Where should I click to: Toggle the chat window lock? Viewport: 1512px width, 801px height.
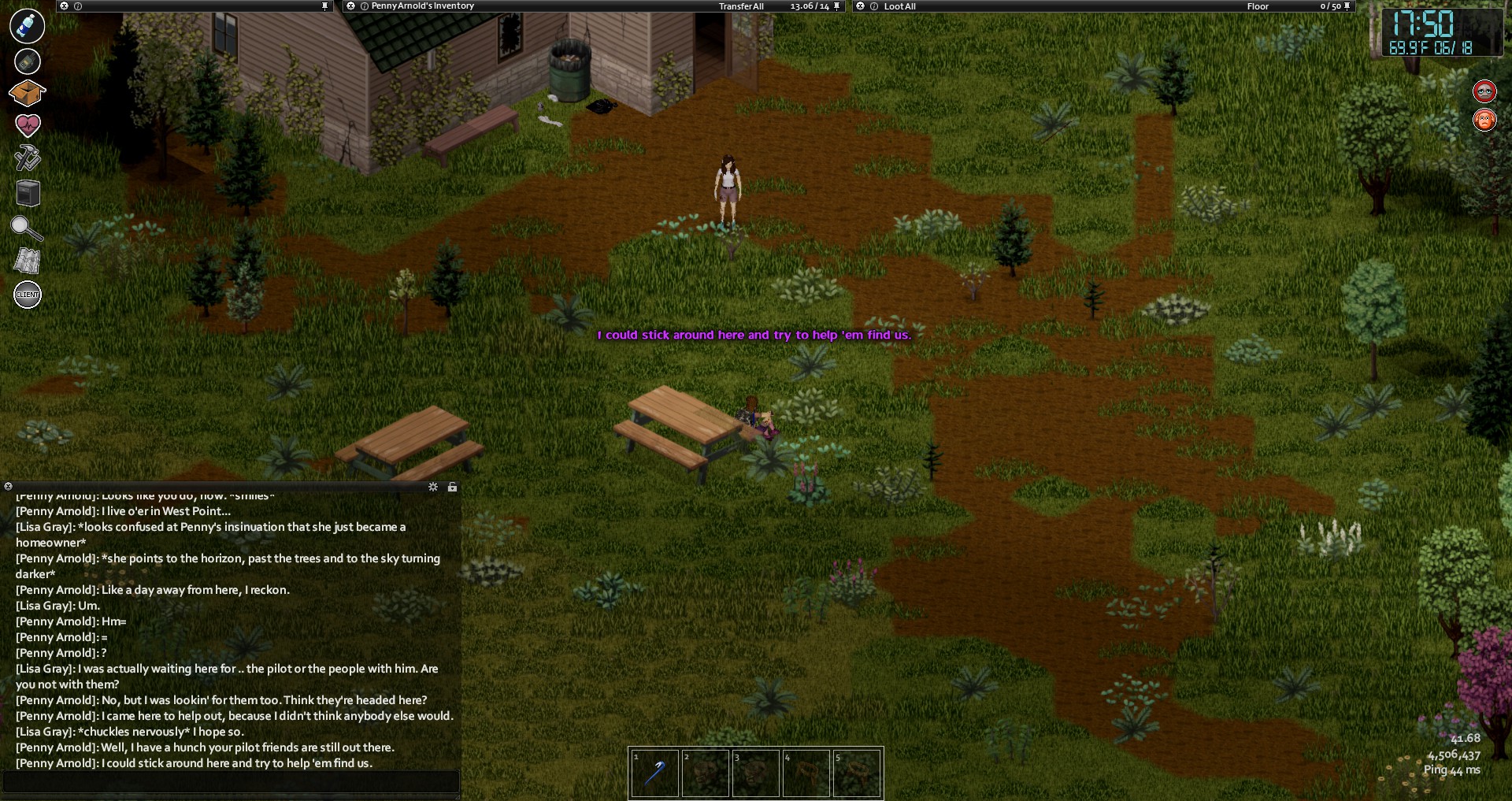[452, 488]
